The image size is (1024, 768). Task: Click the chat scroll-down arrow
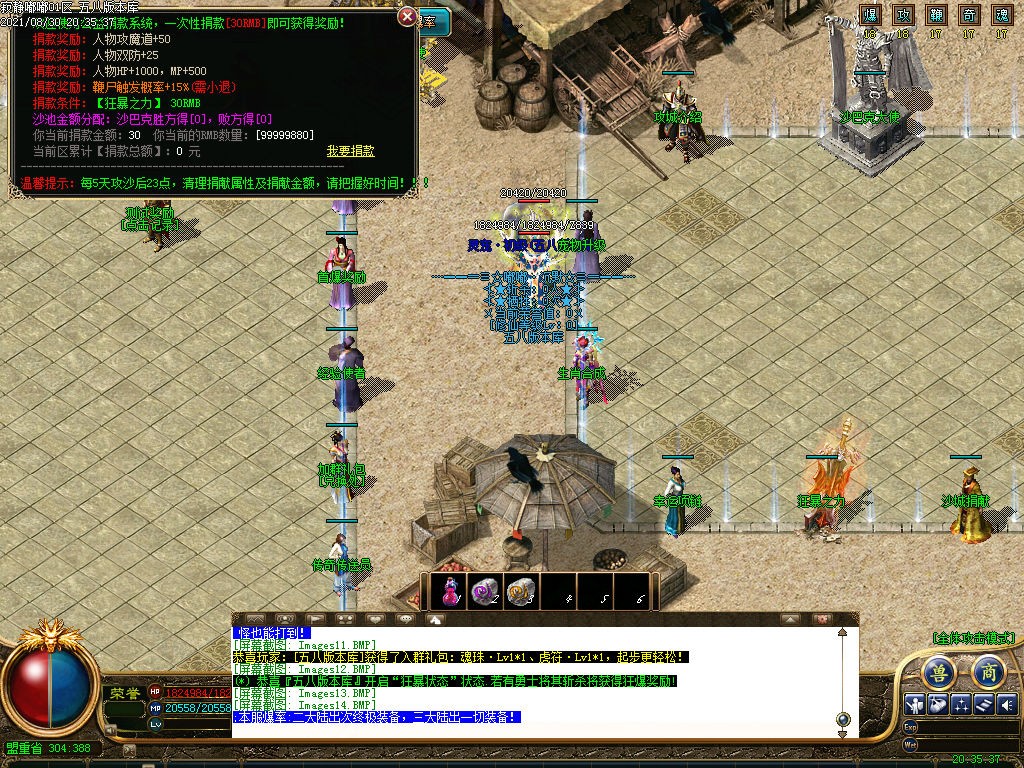point(843,732)
